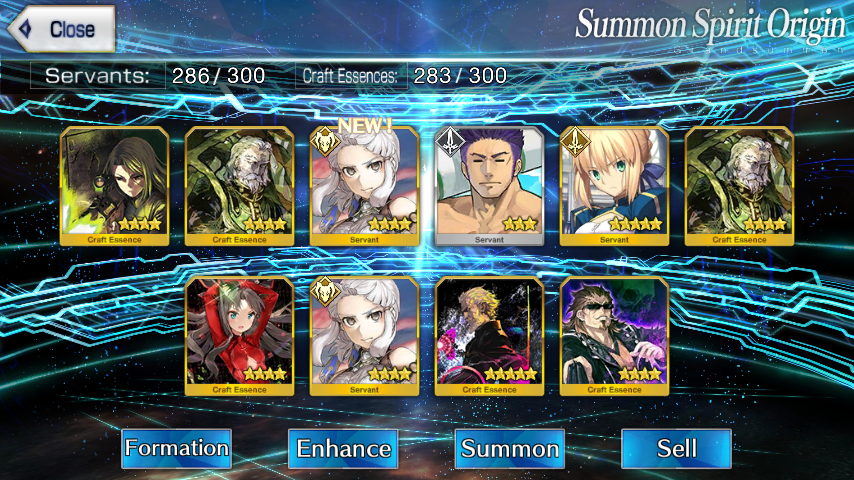Select the blonde man in black craft essence
Viewport: 854px width, 480px height.
pyautogui.click(x=489, y=336)
